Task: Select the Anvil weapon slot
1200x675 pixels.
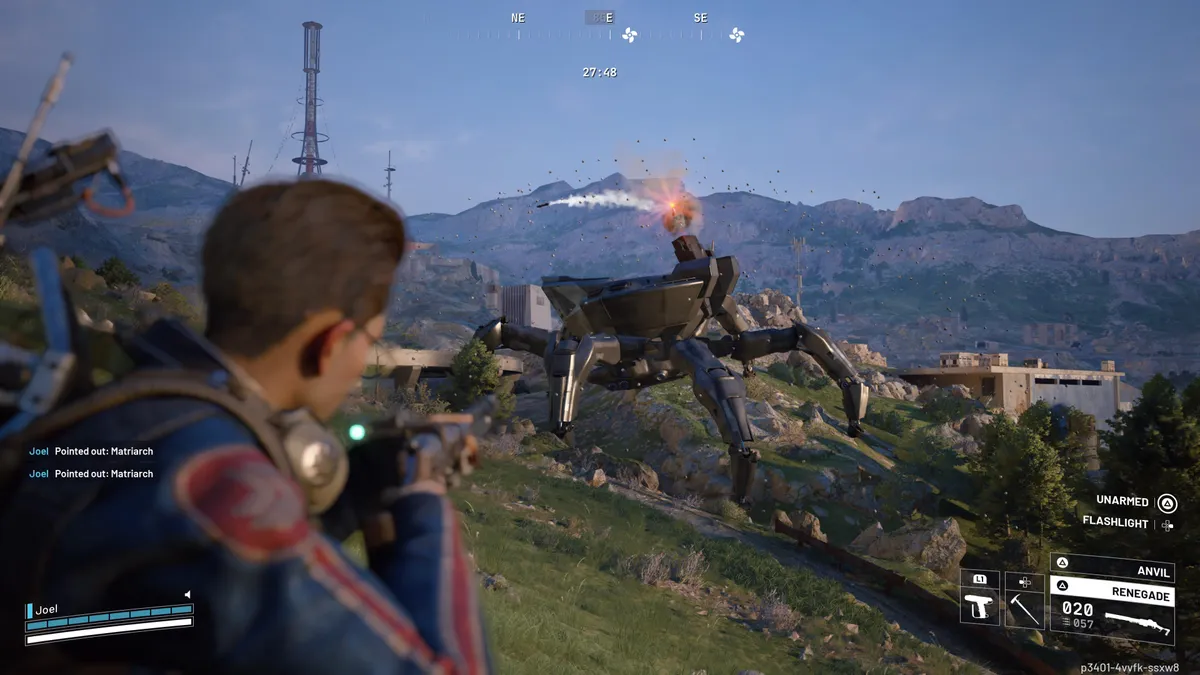Action: pos(1111,571)
